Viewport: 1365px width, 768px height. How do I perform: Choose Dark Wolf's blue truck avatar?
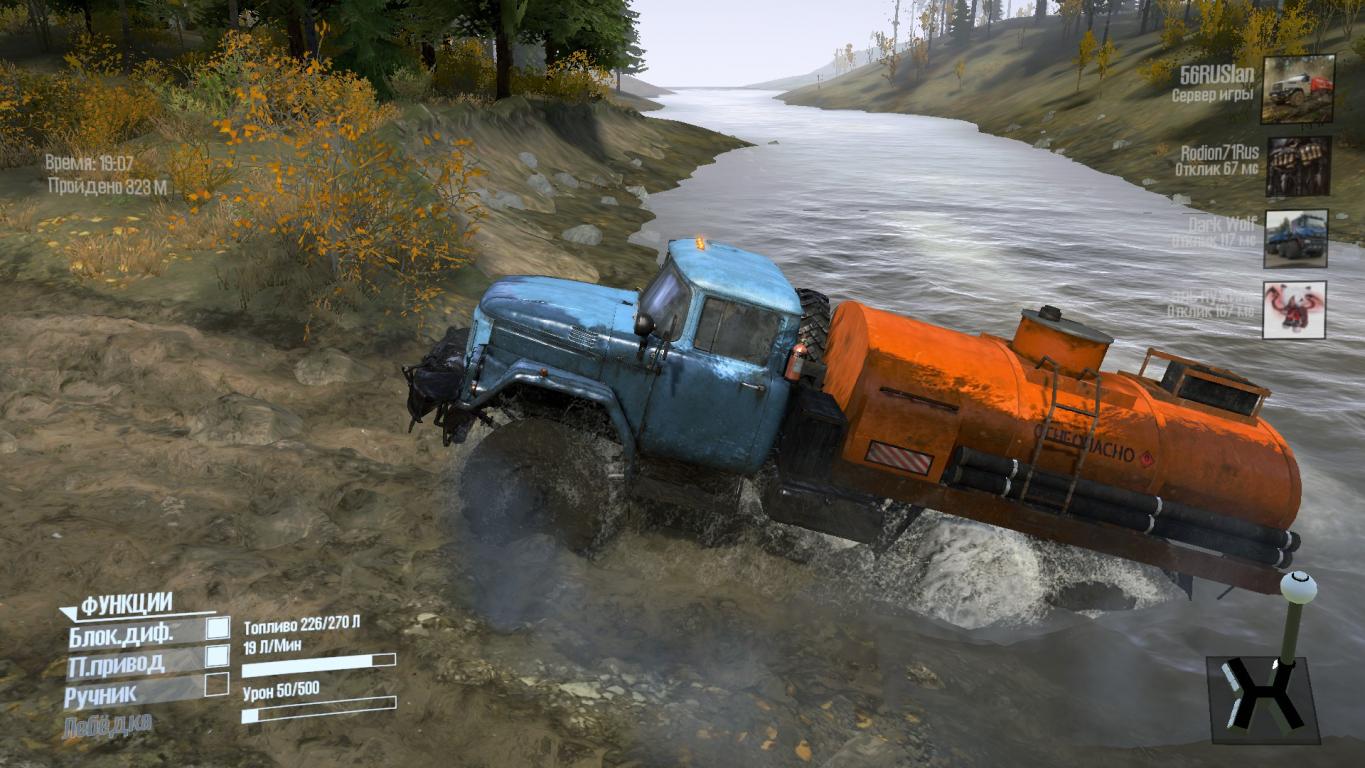[1295, 238]
